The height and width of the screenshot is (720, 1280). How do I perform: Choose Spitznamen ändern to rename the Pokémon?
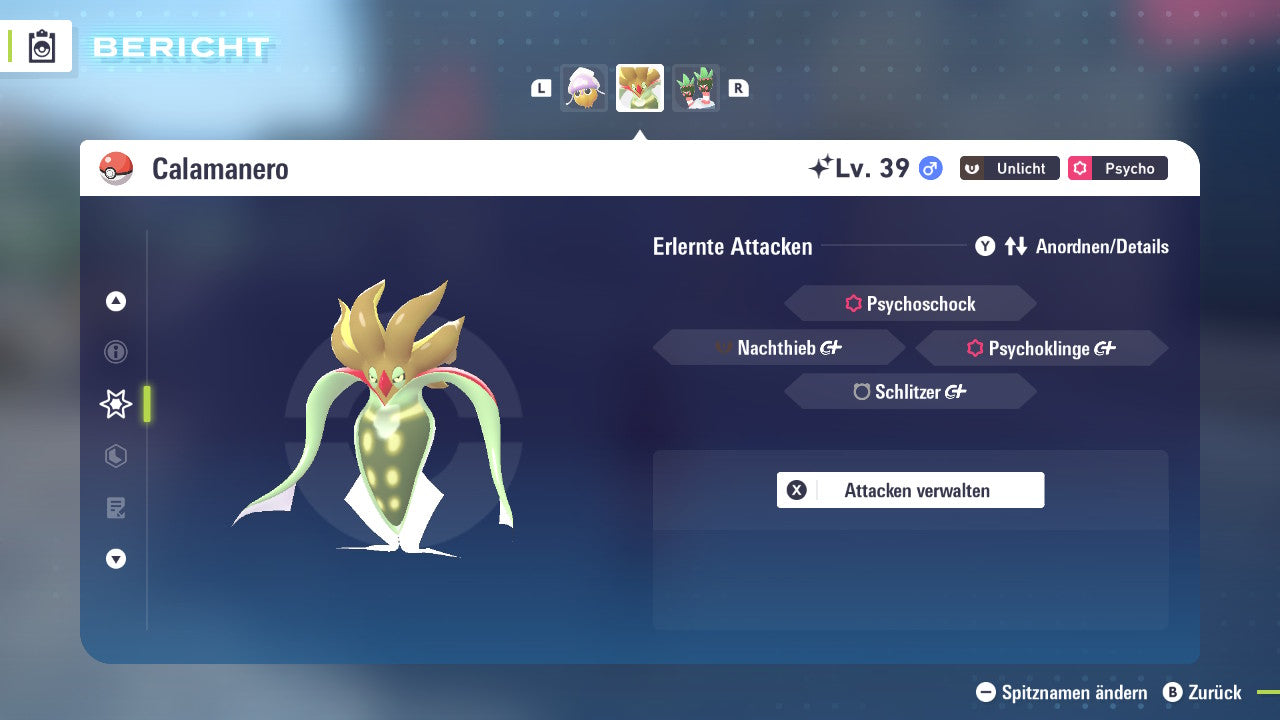1063,692
